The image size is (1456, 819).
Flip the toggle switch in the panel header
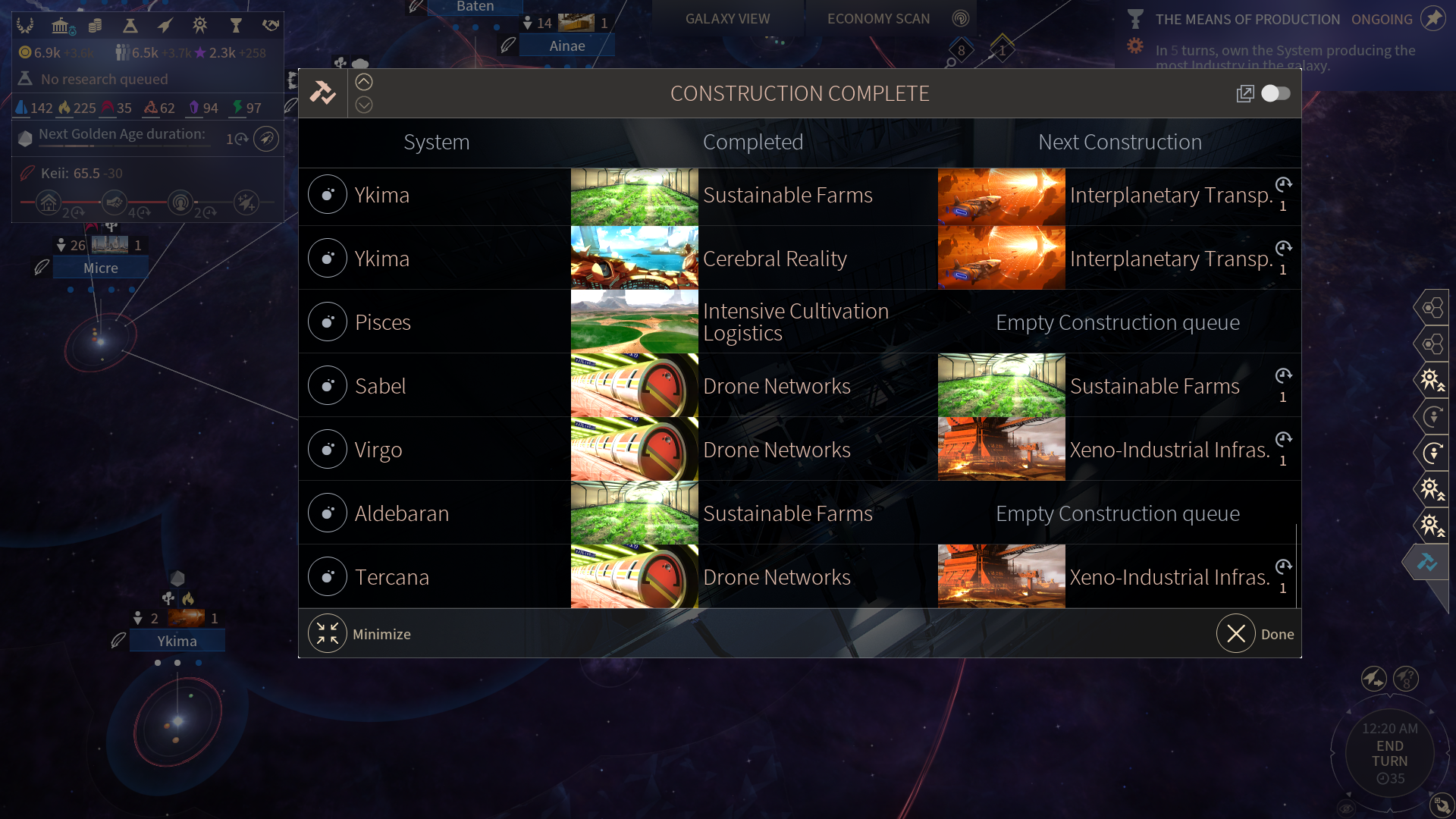1276,93
